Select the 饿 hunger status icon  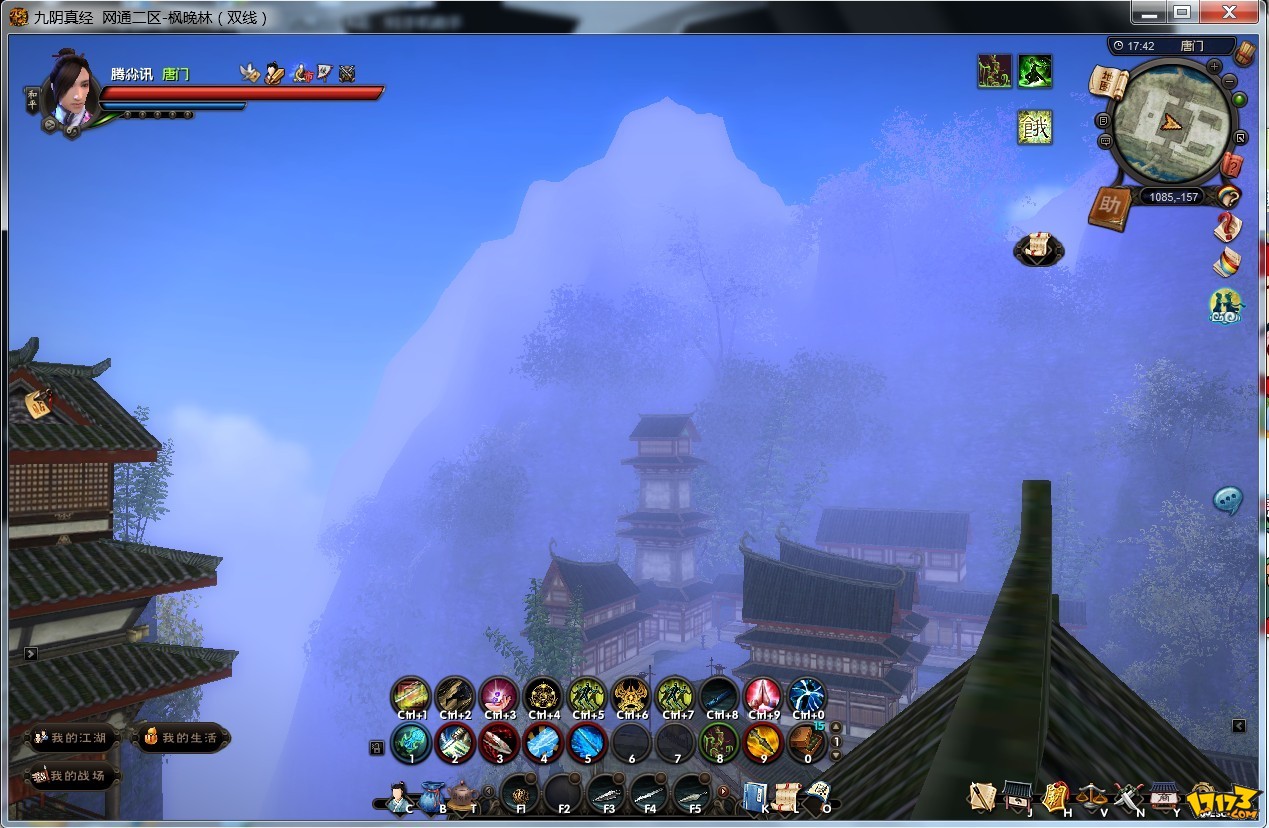pyautogui.click(x=1035, y=127)
